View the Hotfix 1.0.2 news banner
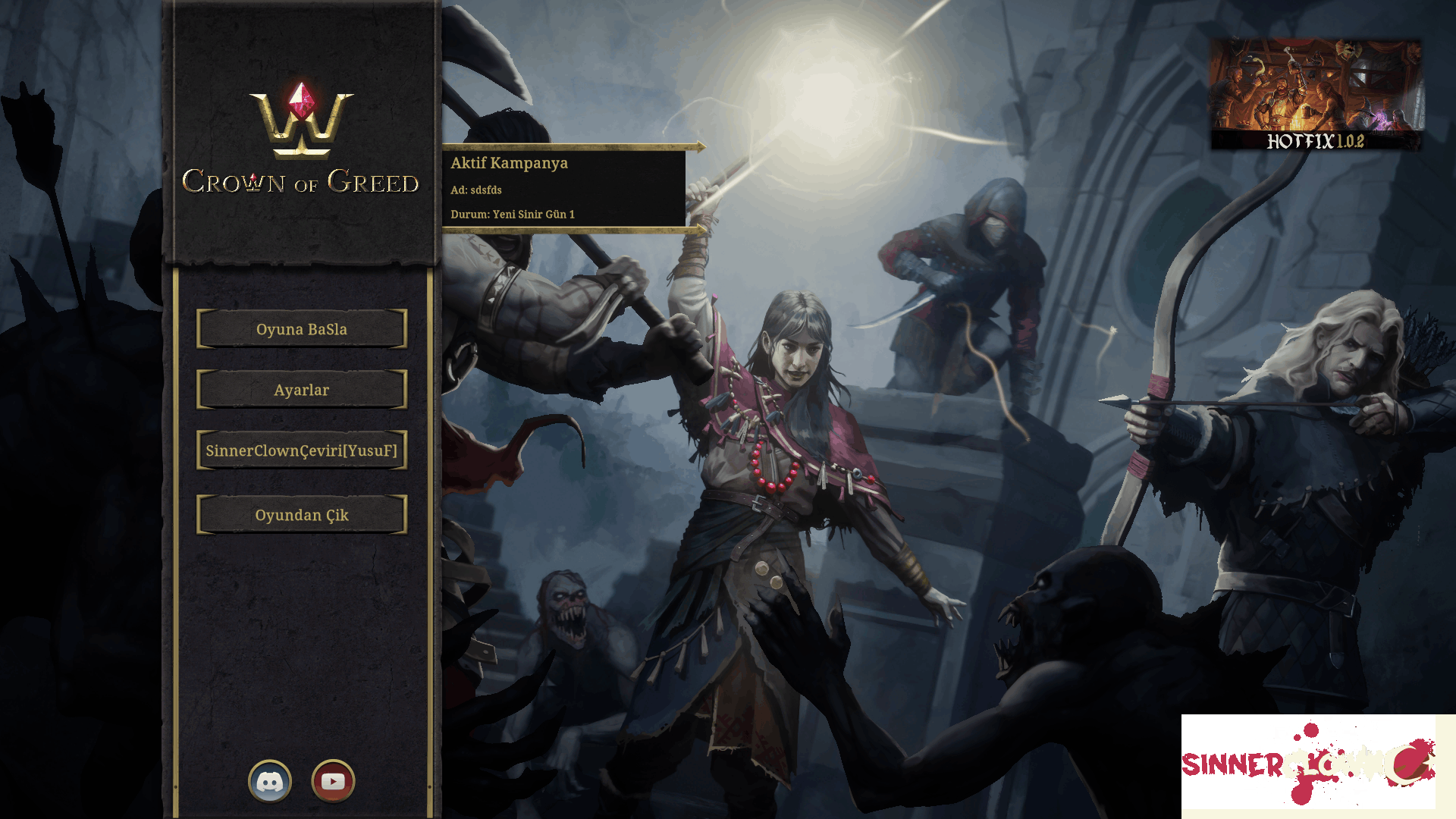The image size is (1456, 819). pos(1316,95)
